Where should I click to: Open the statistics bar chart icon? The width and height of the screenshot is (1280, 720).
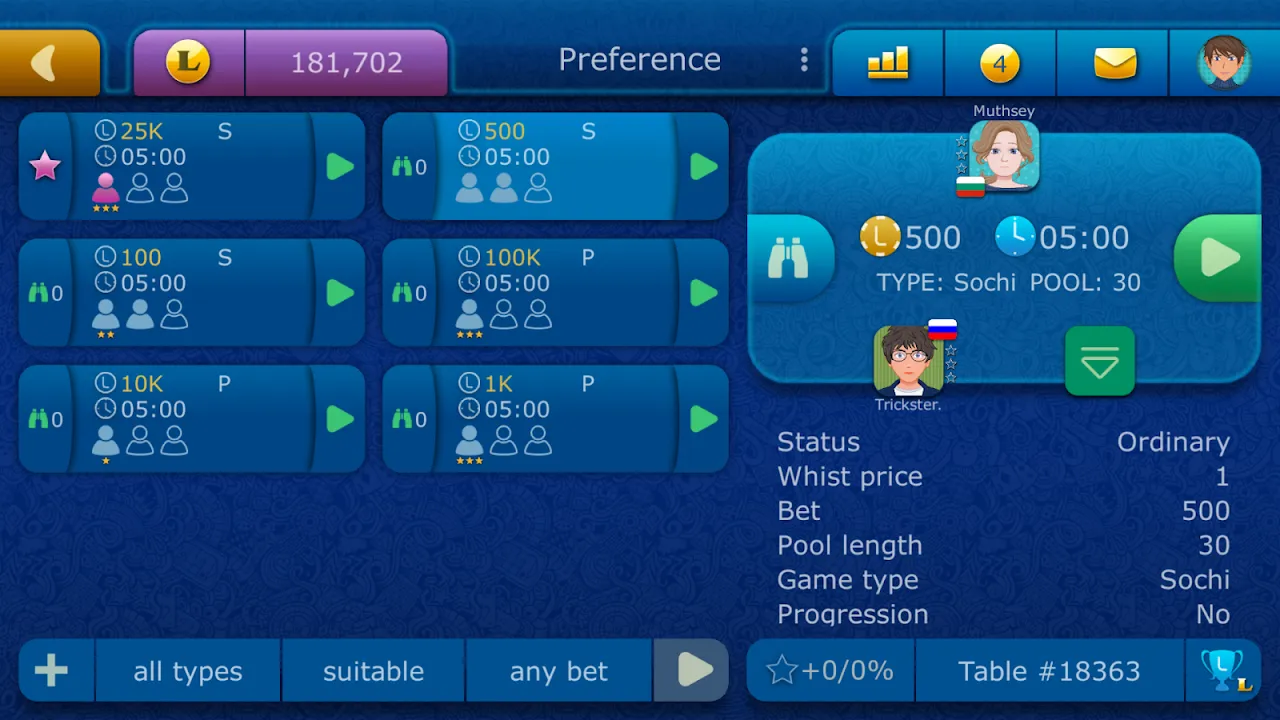[x=887, y=62]
